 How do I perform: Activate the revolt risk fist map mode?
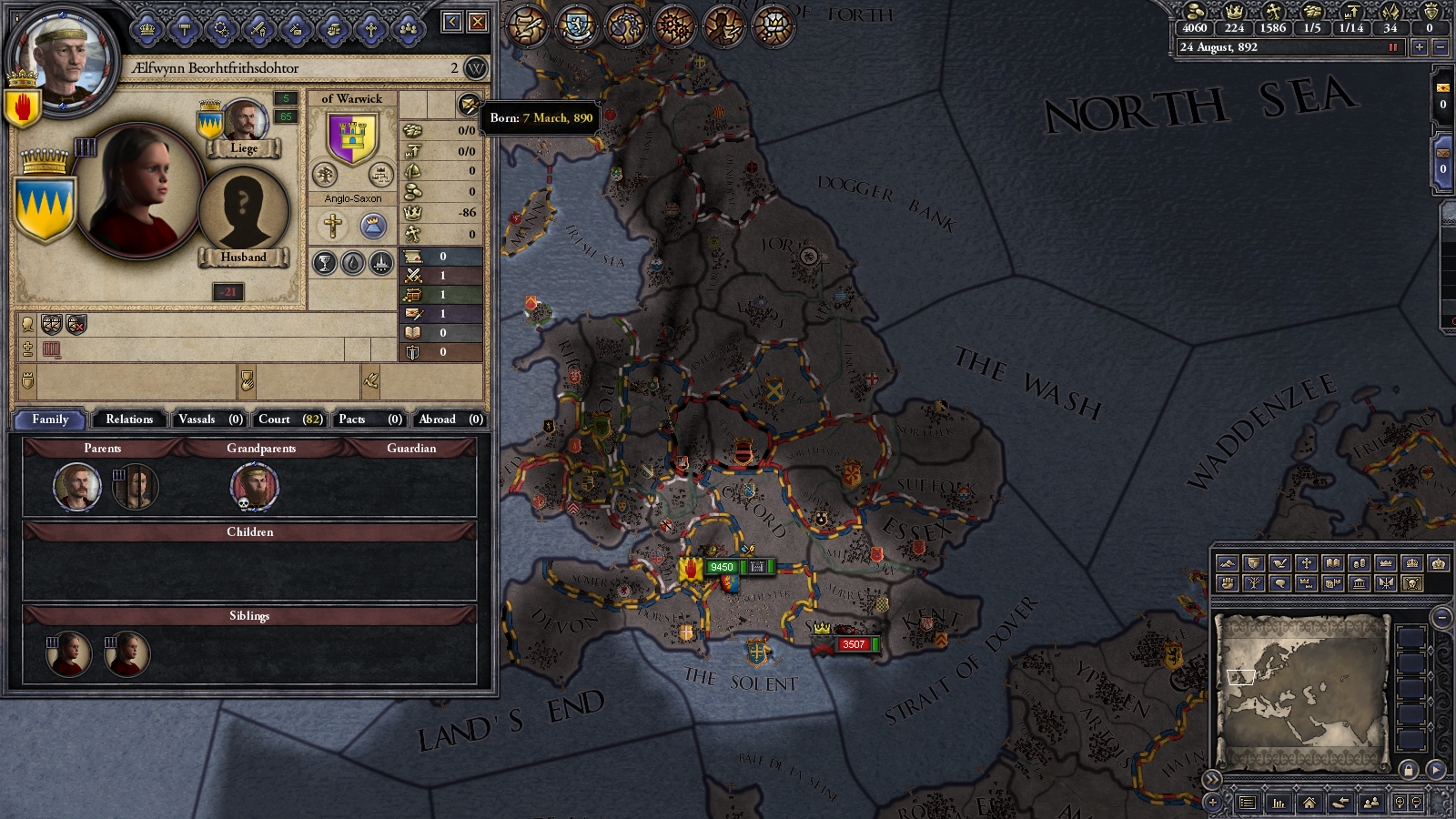click(x=1228, y=584)
